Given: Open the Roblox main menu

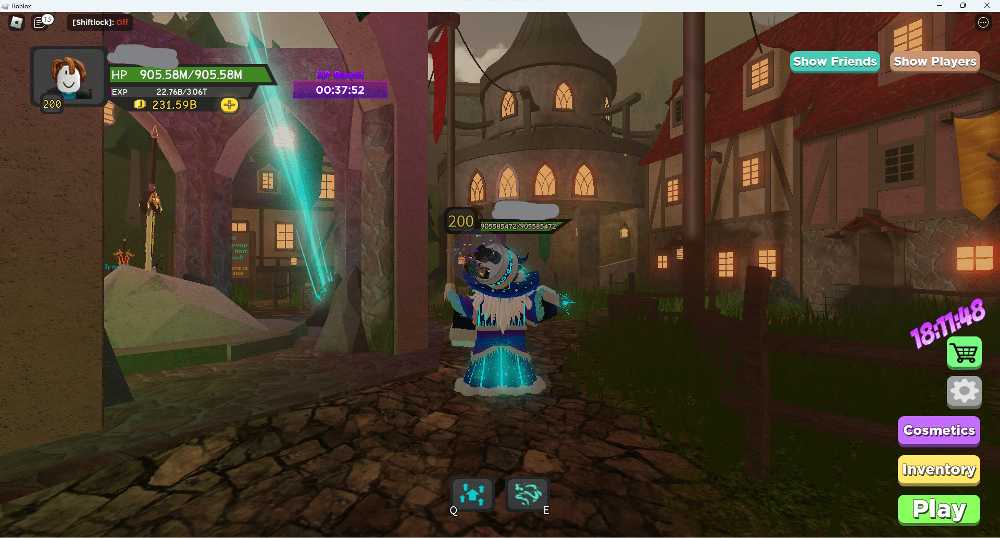Looking at the screenshot, I should [x=16, y=22].
